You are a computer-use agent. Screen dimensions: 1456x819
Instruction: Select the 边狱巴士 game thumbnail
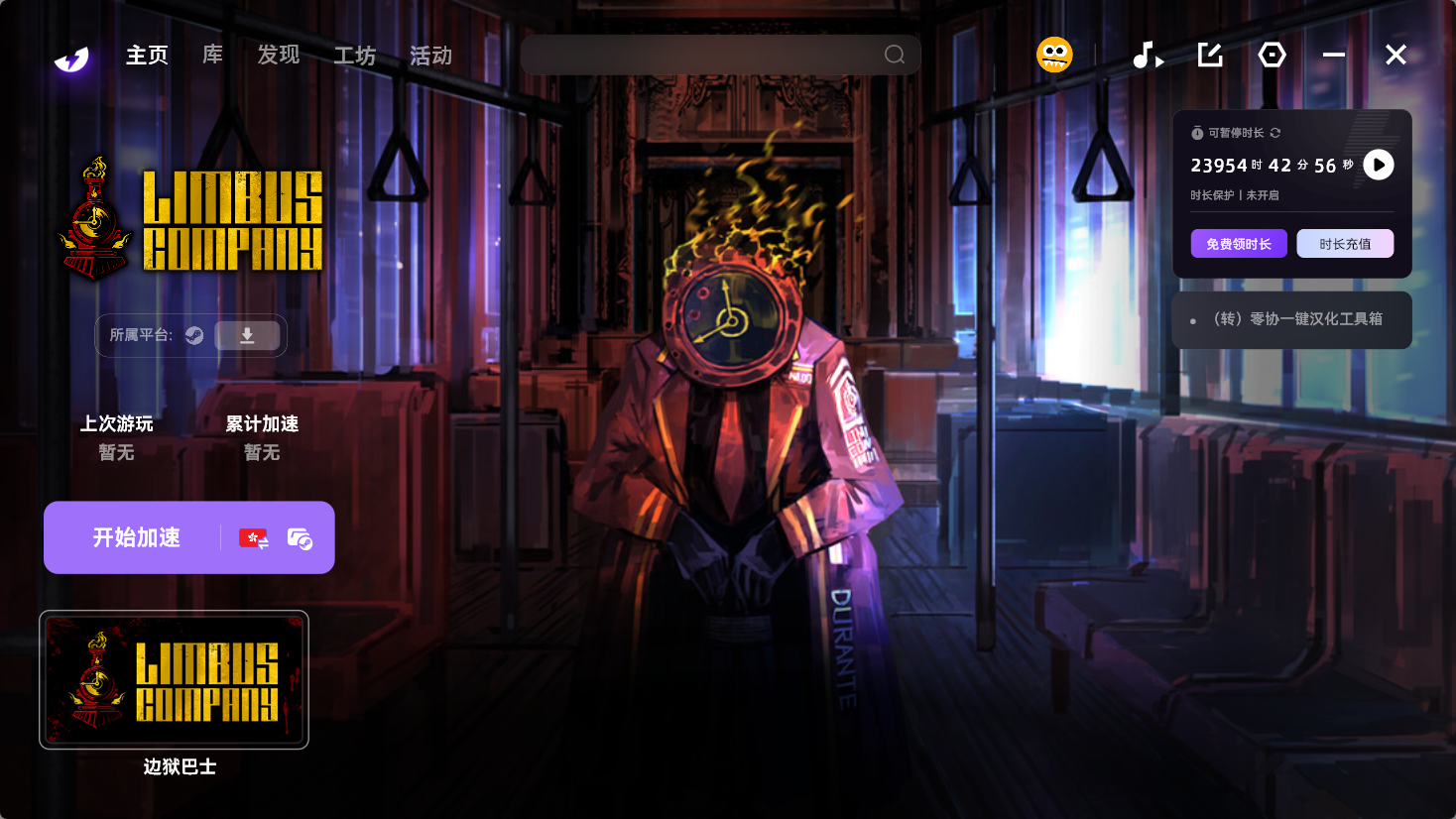pos(174,680)
